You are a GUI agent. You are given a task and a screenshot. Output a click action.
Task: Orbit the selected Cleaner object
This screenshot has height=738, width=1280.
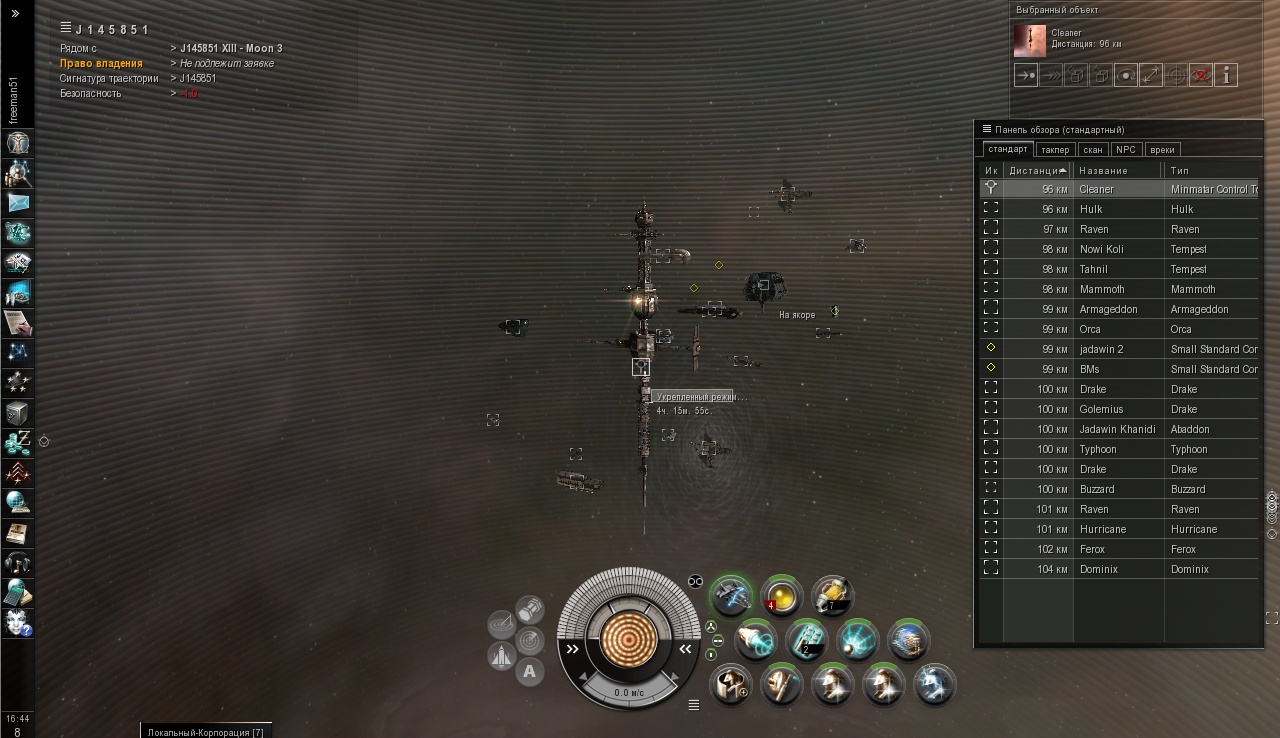coord(1126,75)
